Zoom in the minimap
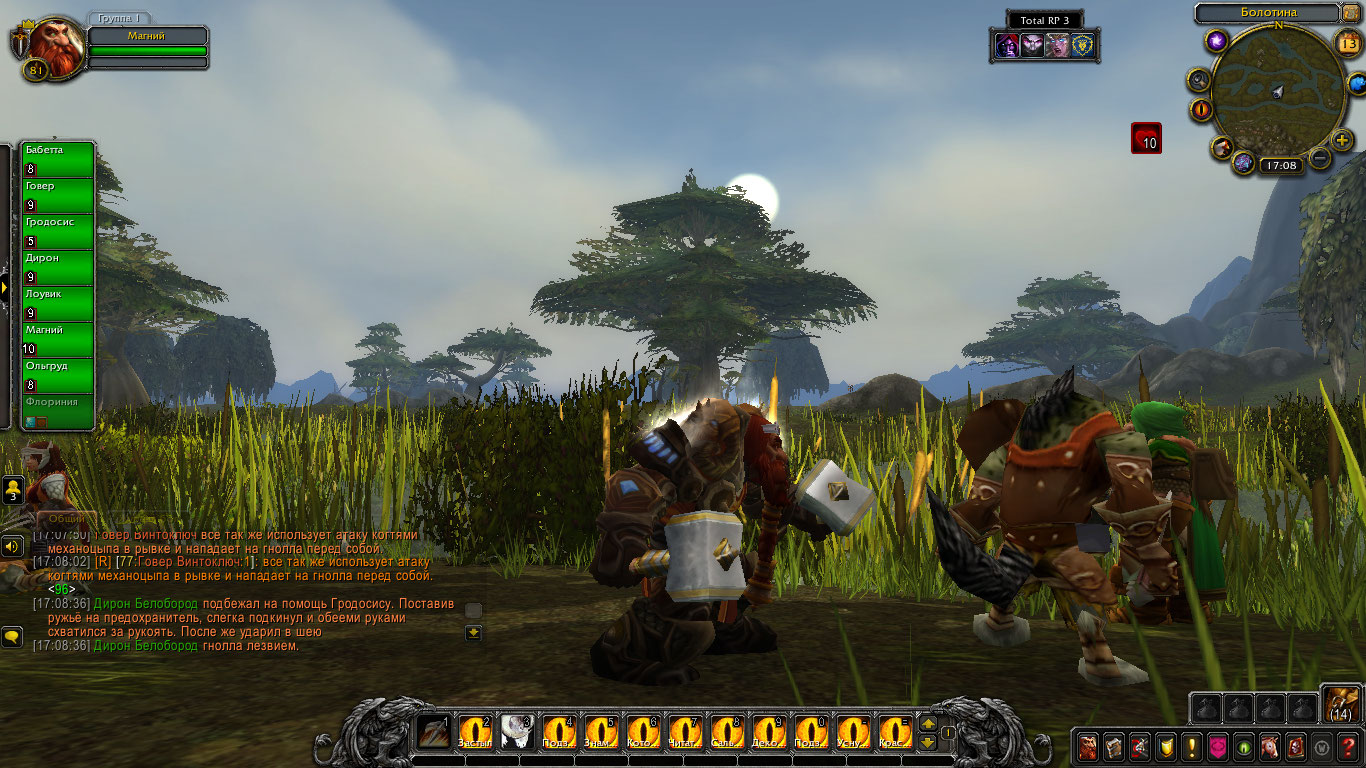Screen dimensions: 1366x768 point(1342,139)
